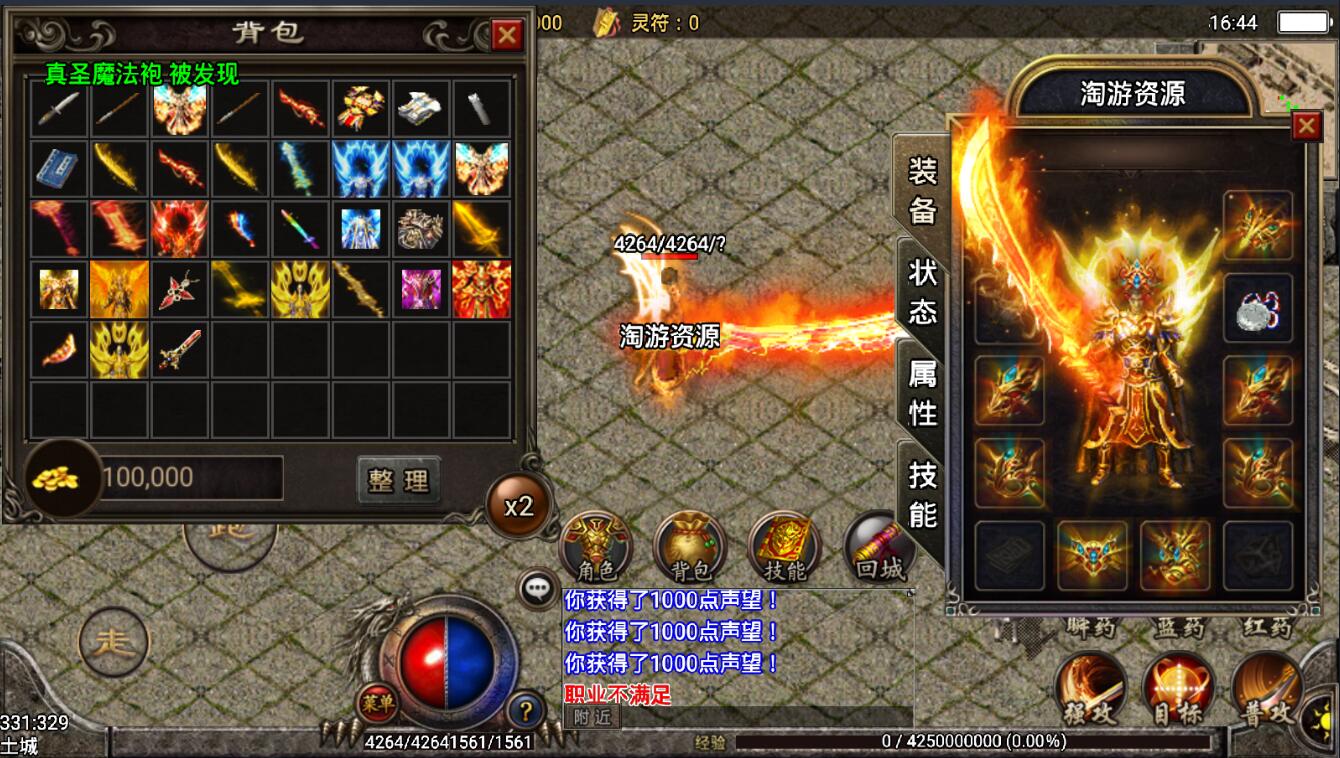Image resolution: width=1340 pixels, height=758 pixels.
Task: Close the 背包 backpack window
Action: (507, 36)
